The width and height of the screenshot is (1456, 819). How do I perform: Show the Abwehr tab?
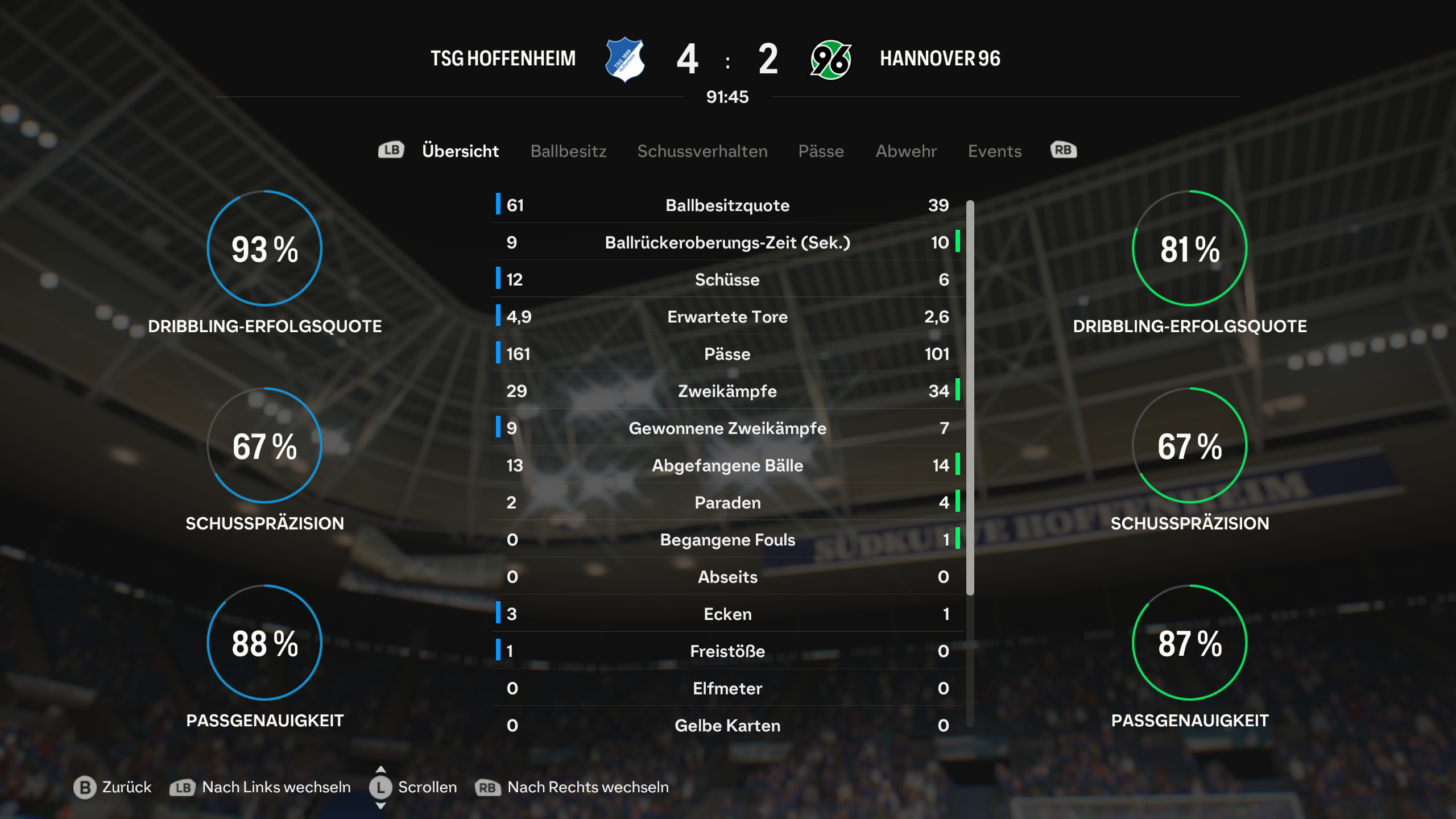pyautogui.click(x=906, y=151)
